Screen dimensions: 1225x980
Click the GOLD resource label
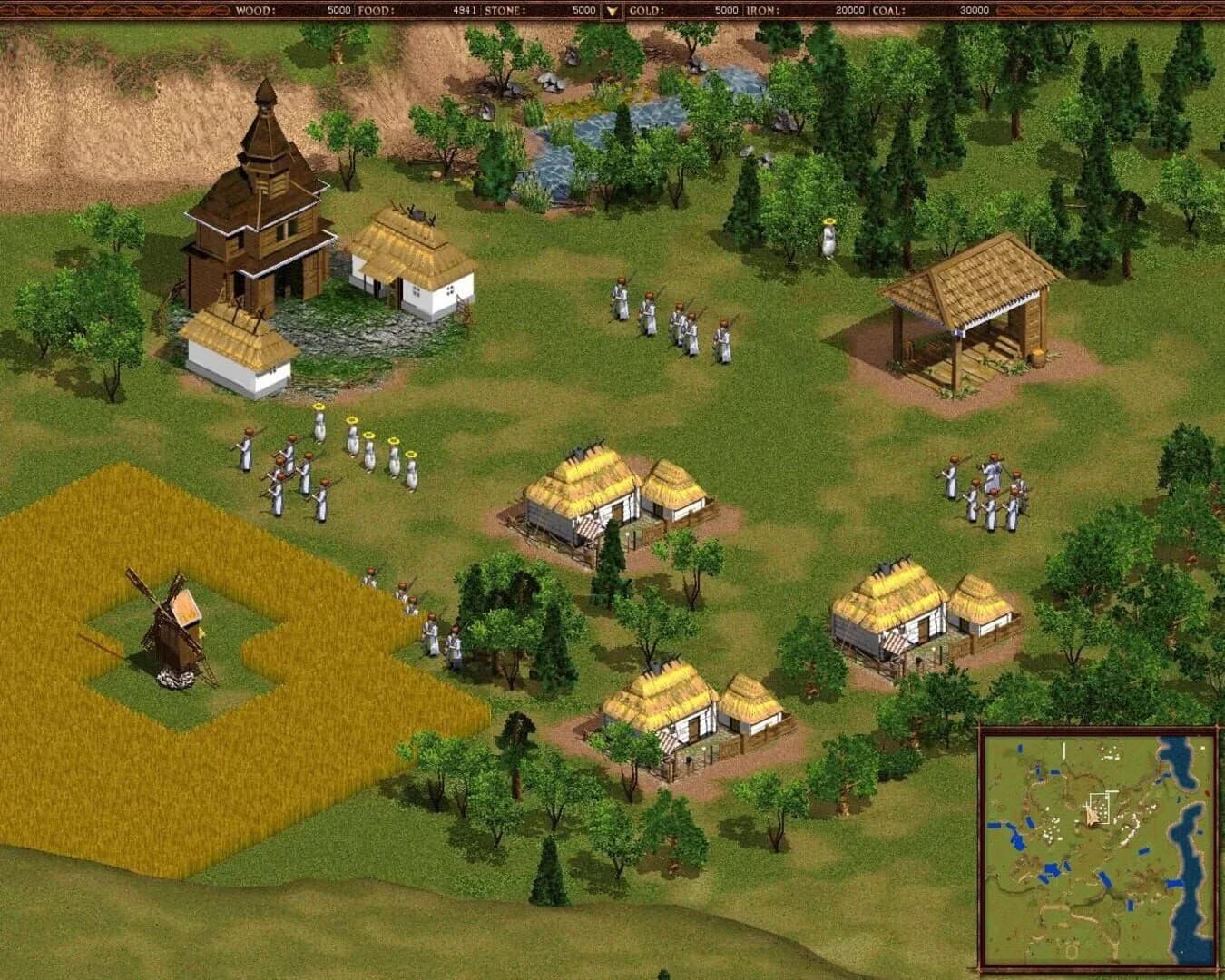click(x=646, y=12)
